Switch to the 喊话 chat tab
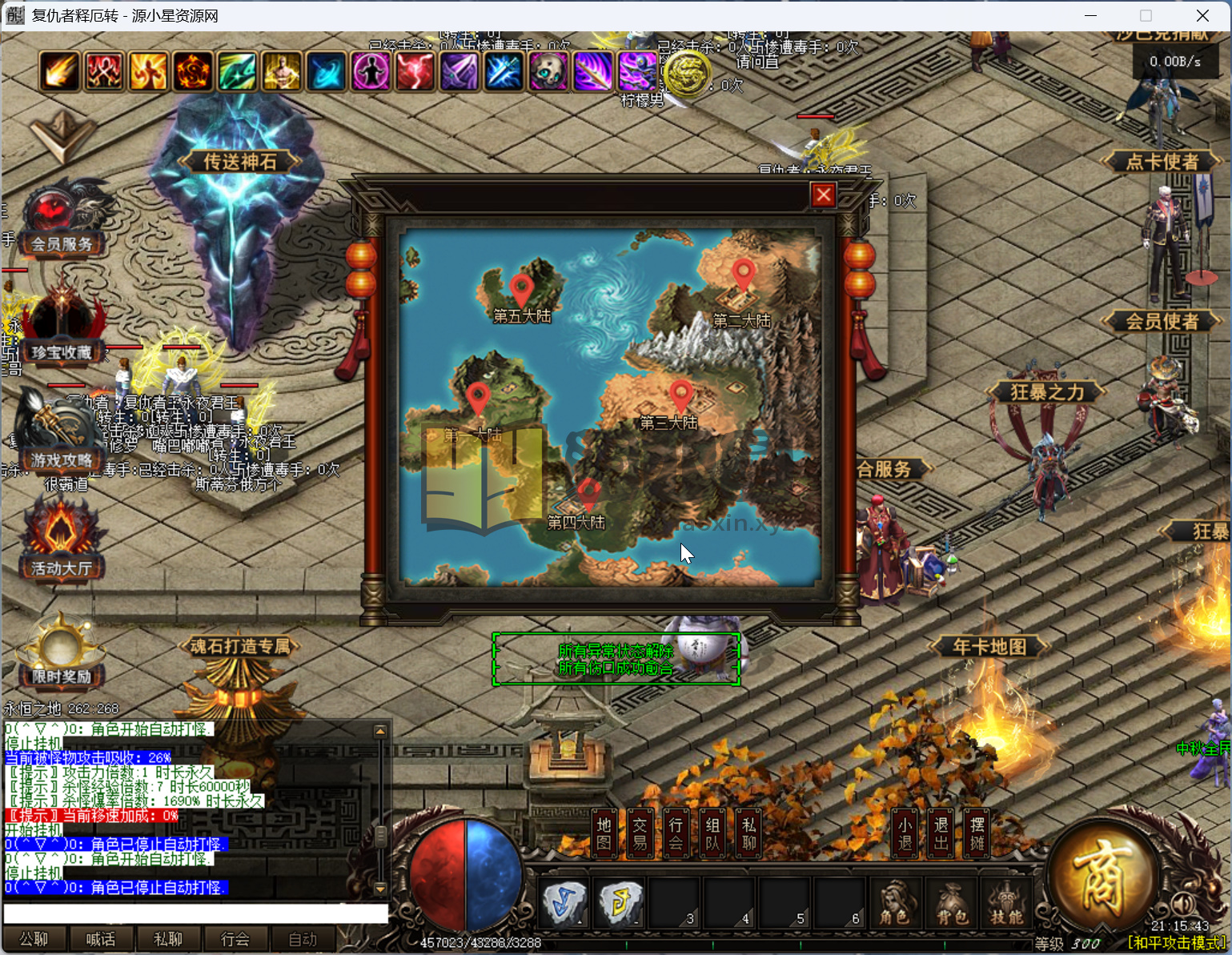Screen dimensions: 1232x955 tap(101, 939)
